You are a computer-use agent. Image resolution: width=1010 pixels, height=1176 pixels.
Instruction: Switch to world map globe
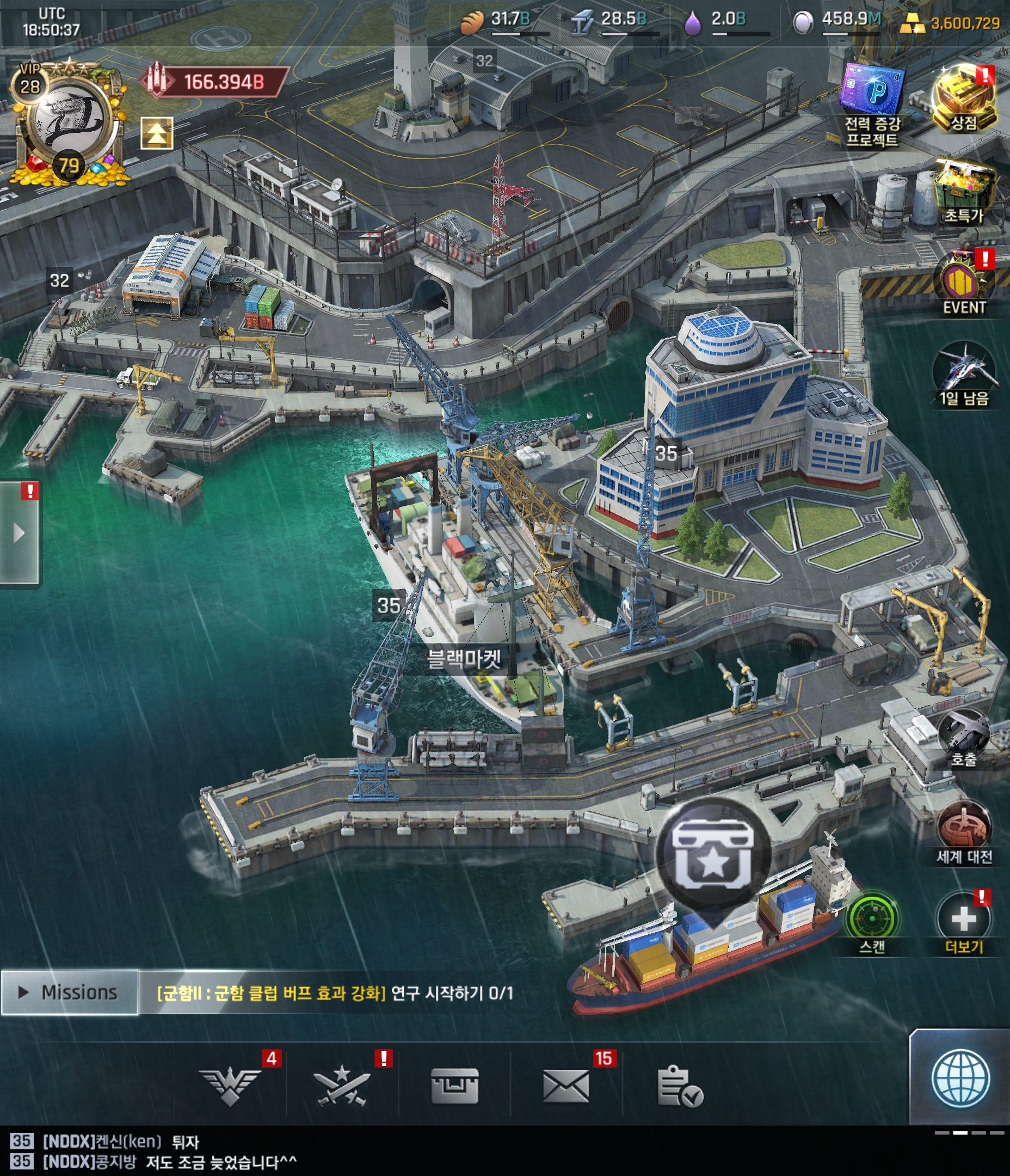coord(960,1079)
